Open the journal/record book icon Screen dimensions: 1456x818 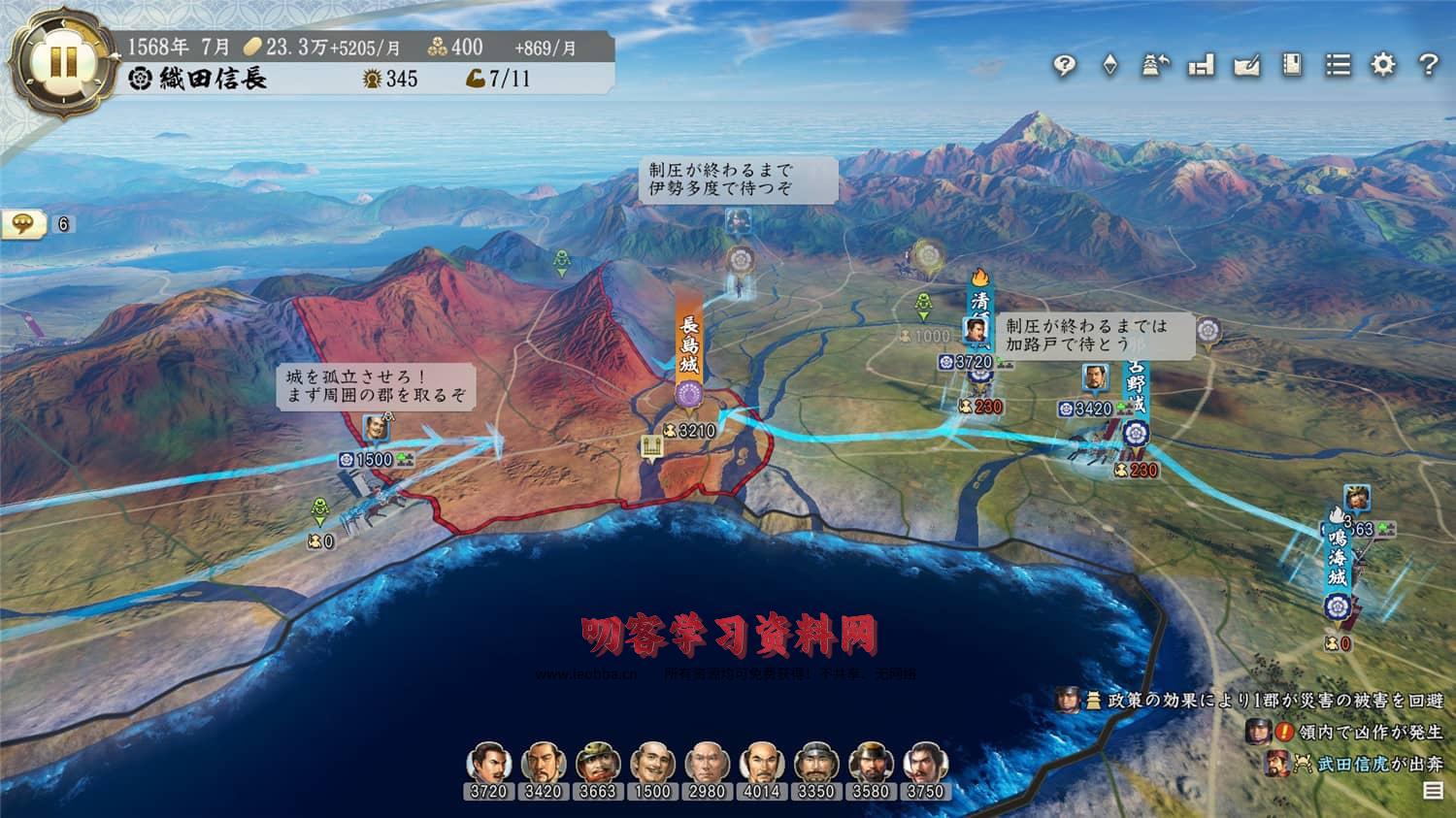(1291, 65)
